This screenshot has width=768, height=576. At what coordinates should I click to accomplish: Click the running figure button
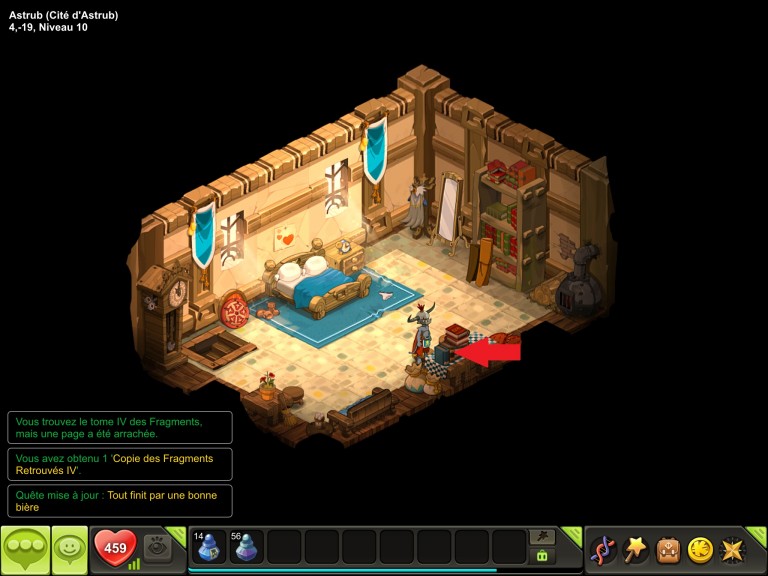click(543, 537)
